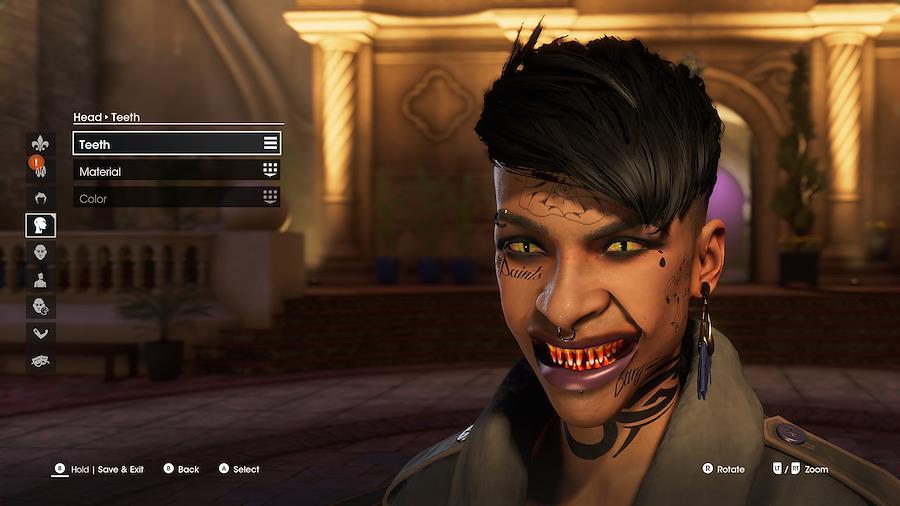Image resolution: width=900 pixels, height=506 pixels.
Task: Open the body torso category tab
Action: tap(41, 279)
